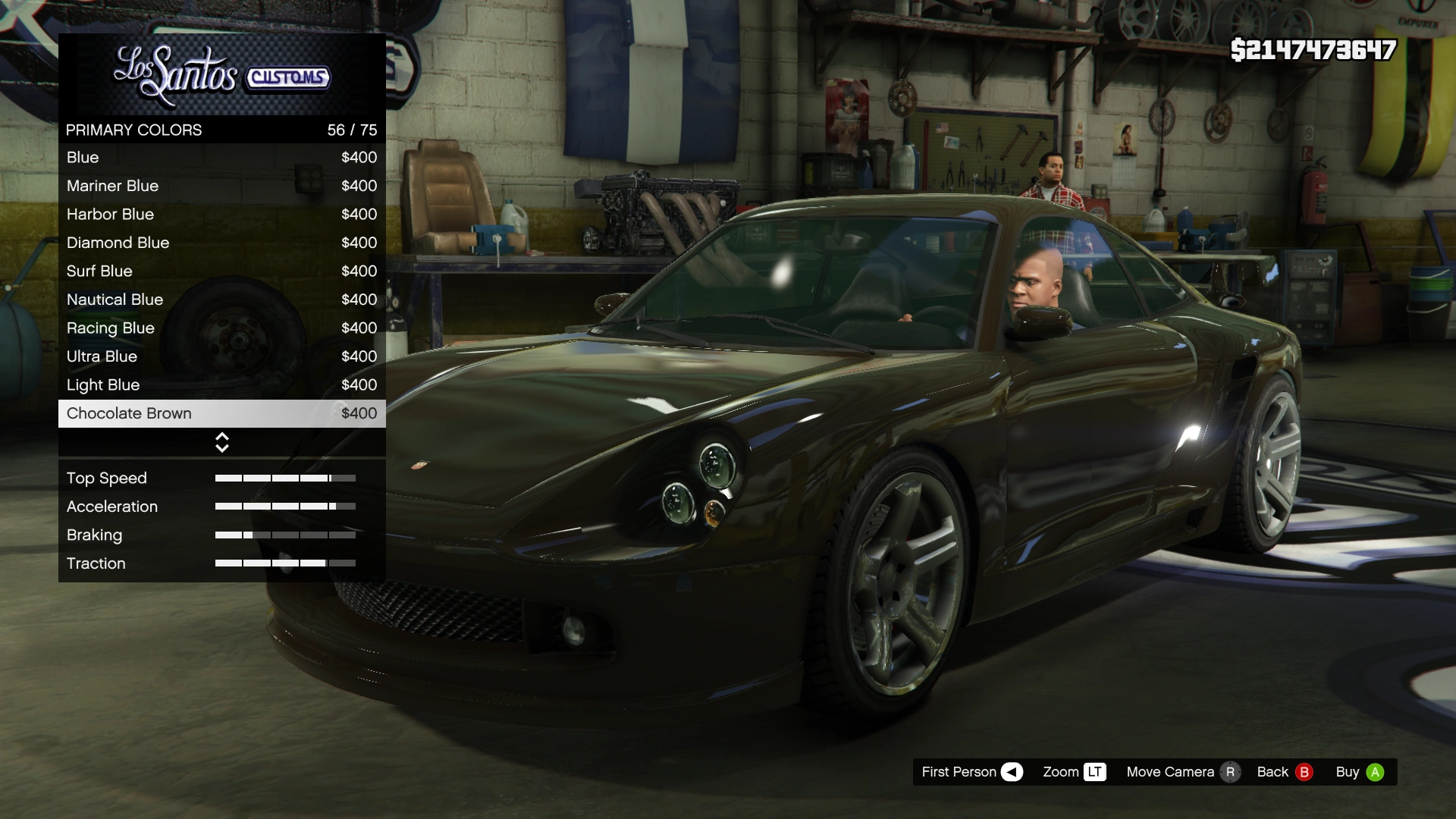Image resolution: width=1456 pixels, height=819 pixels.
Task: Select Nautical Blue primary color
Action: pos(221,300)
